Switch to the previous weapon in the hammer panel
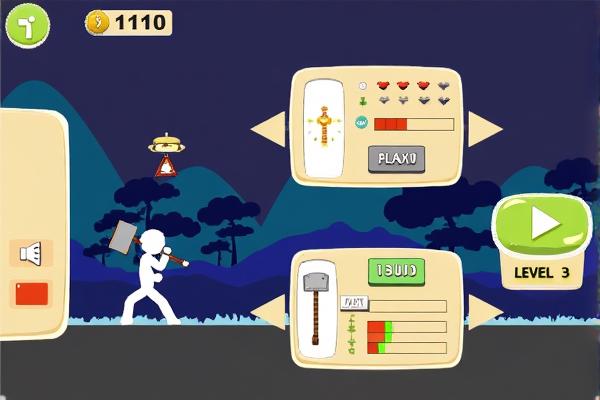The width and height of the screenshot is (600, 400). coord(268,311)
